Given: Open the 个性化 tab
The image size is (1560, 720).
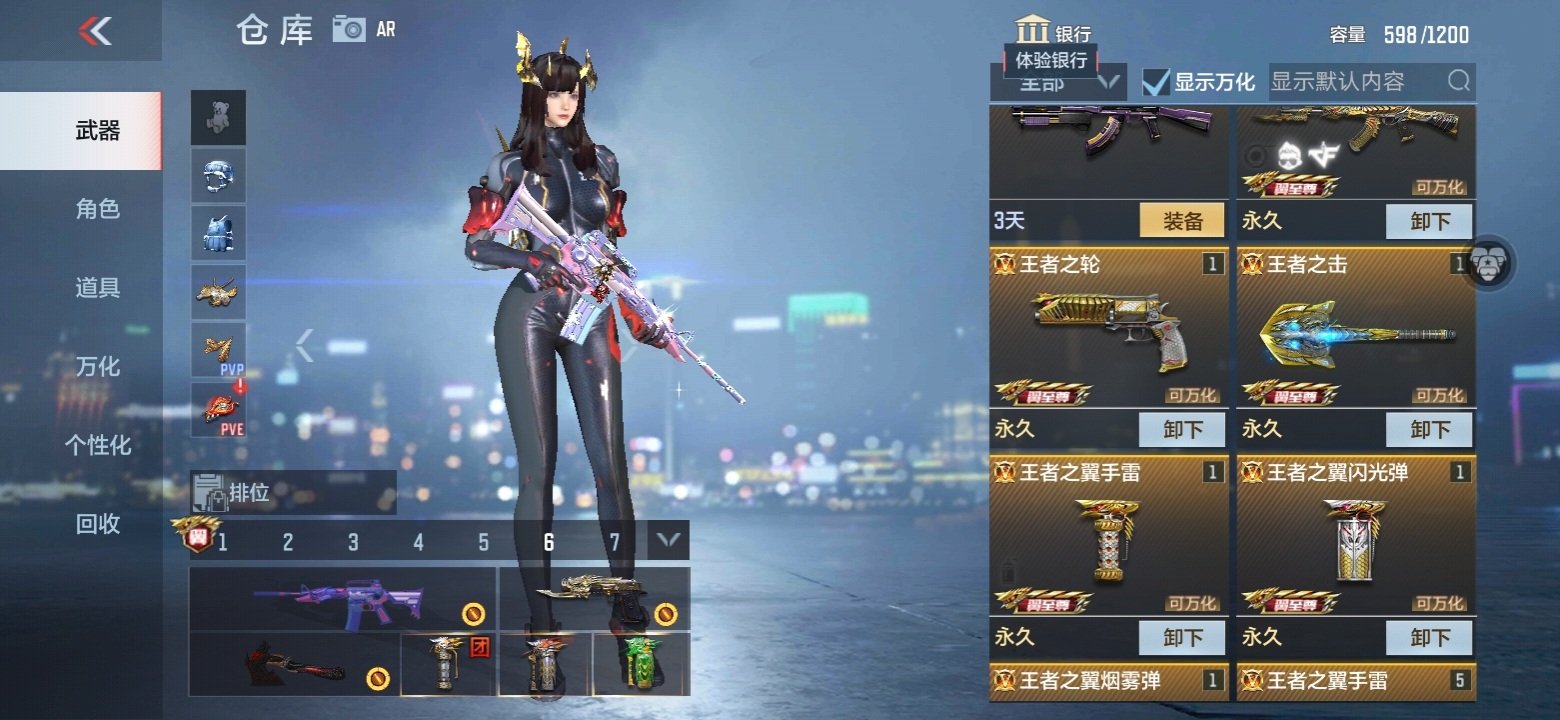Looking at the screenshot, I should click(x=97, y=445).
